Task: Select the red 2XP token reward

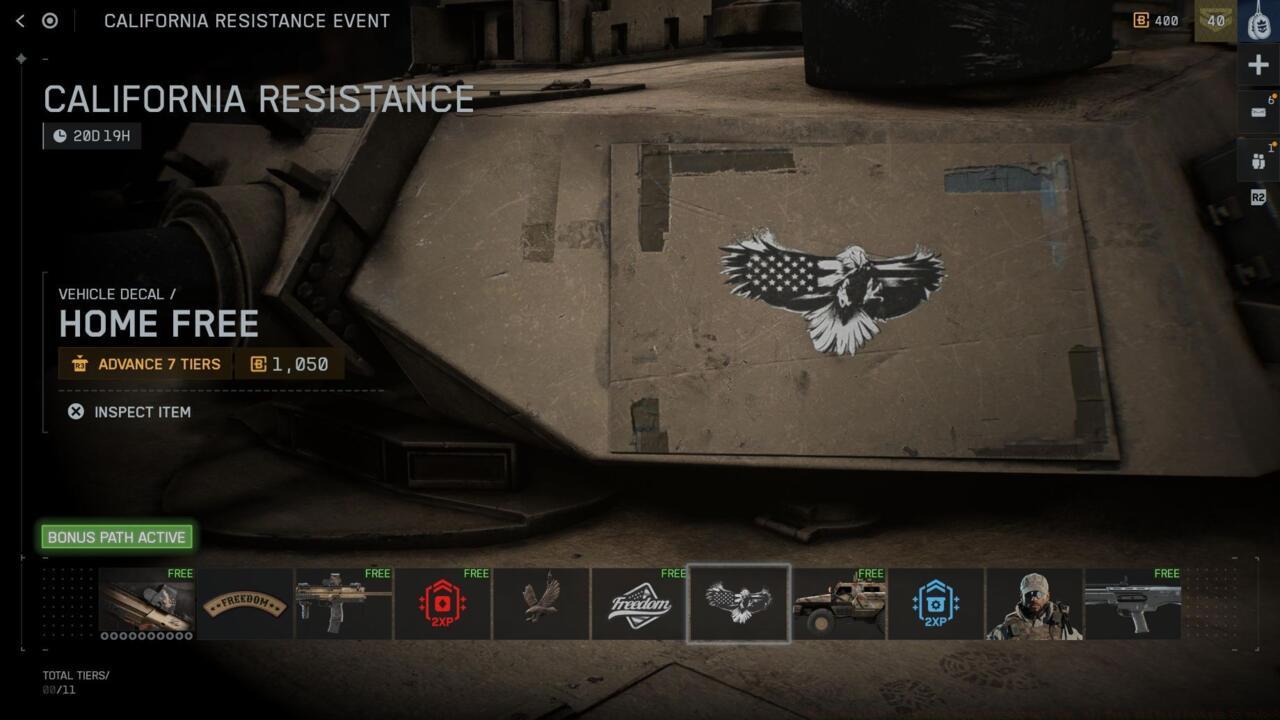Action: [442, 604]
